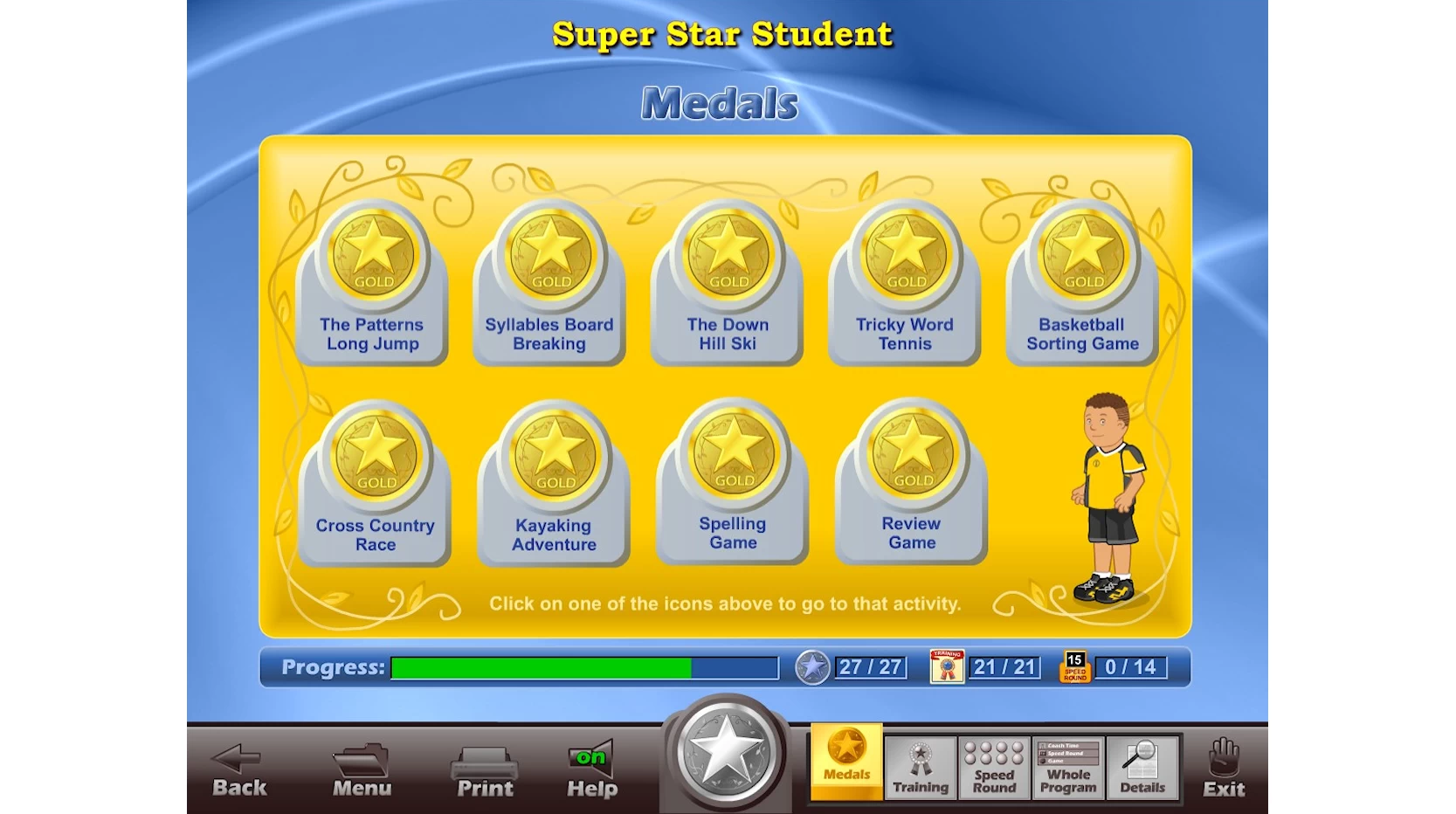Click the Print button
1456x814 pixels.
pyautogui.click(x=485, y=770)
